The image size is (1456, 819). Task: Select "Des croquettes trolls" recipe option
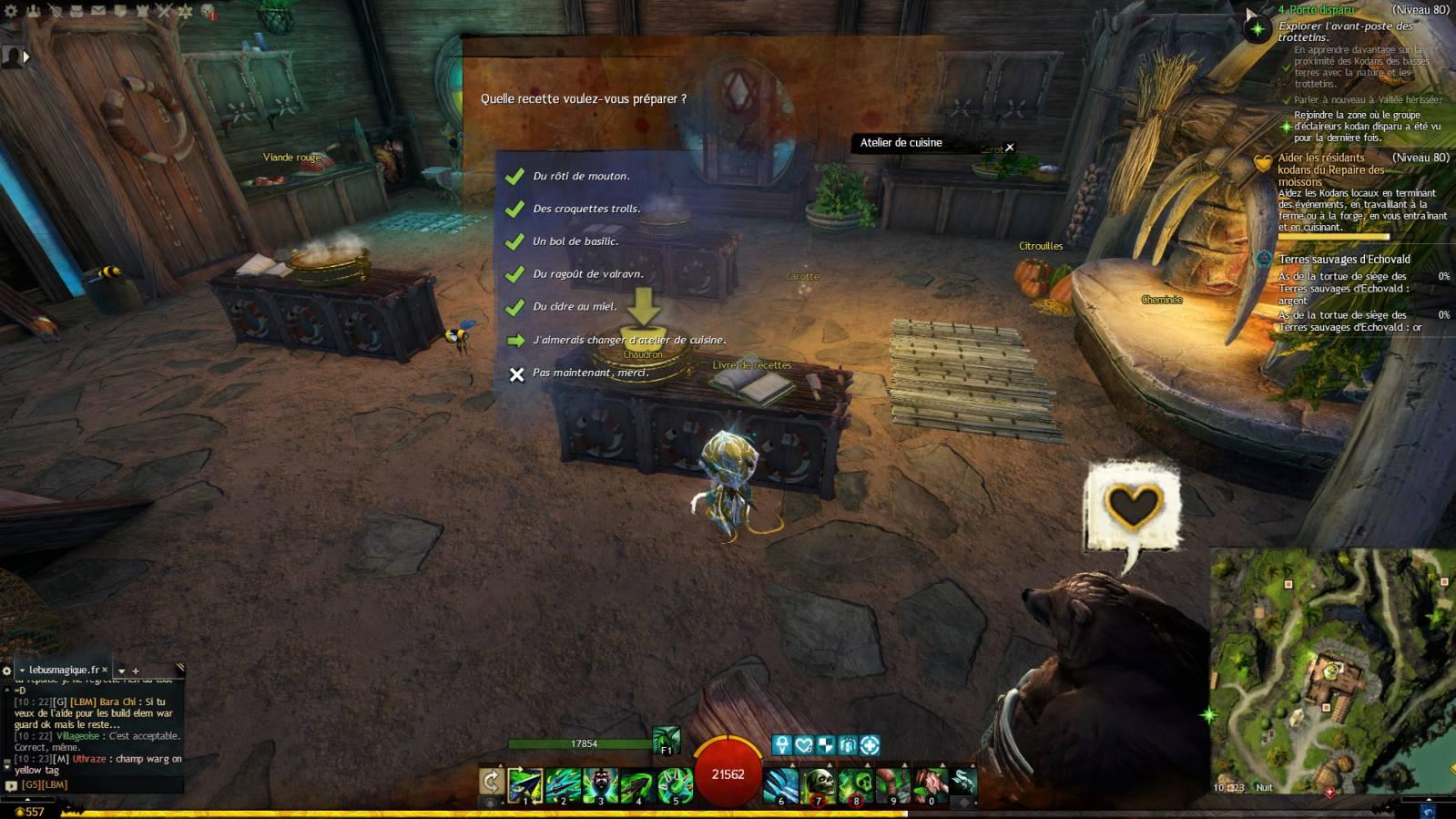[586, 209]
